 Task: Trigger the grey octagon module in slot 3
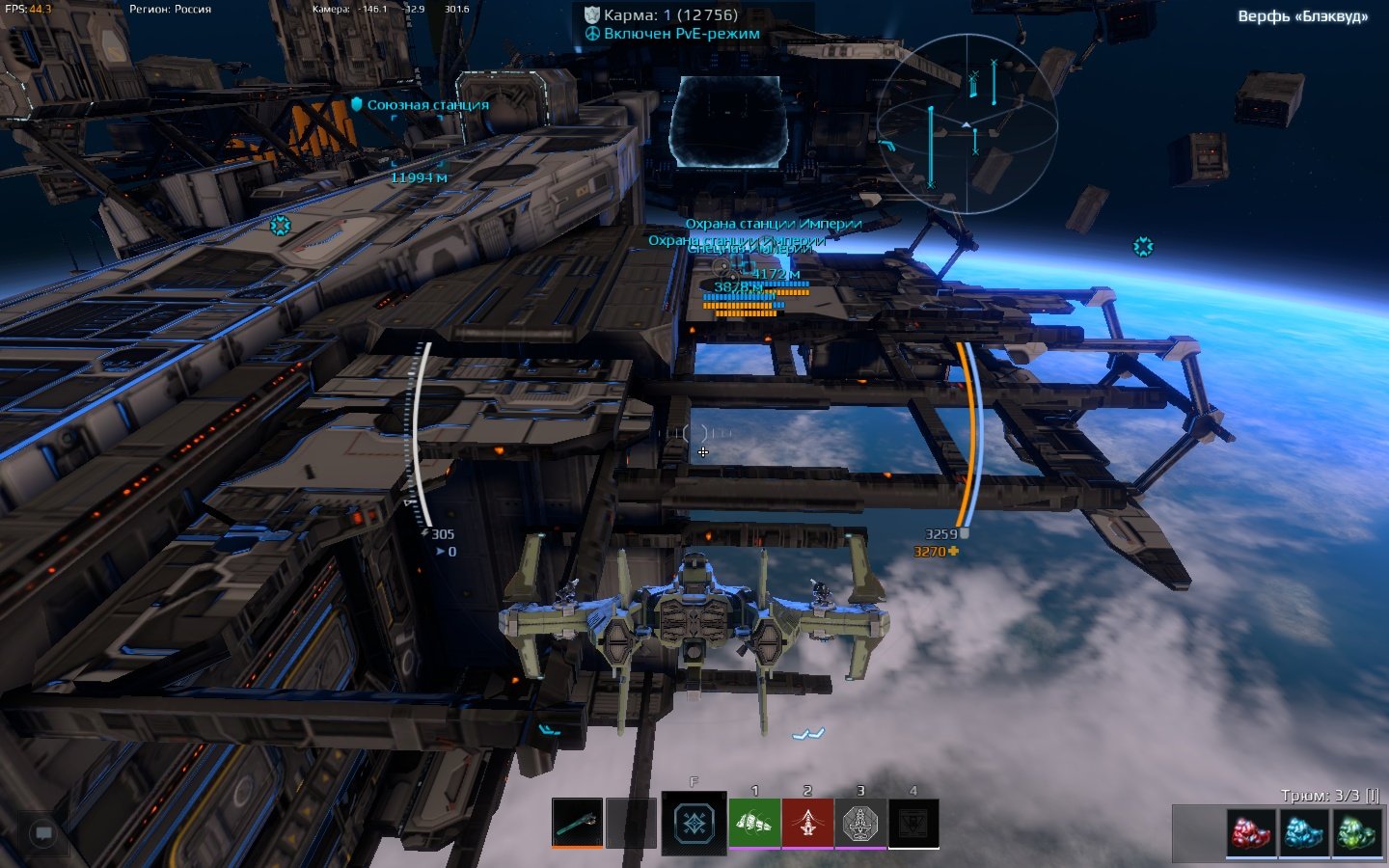pyautogui.click(x=860, y=823)
